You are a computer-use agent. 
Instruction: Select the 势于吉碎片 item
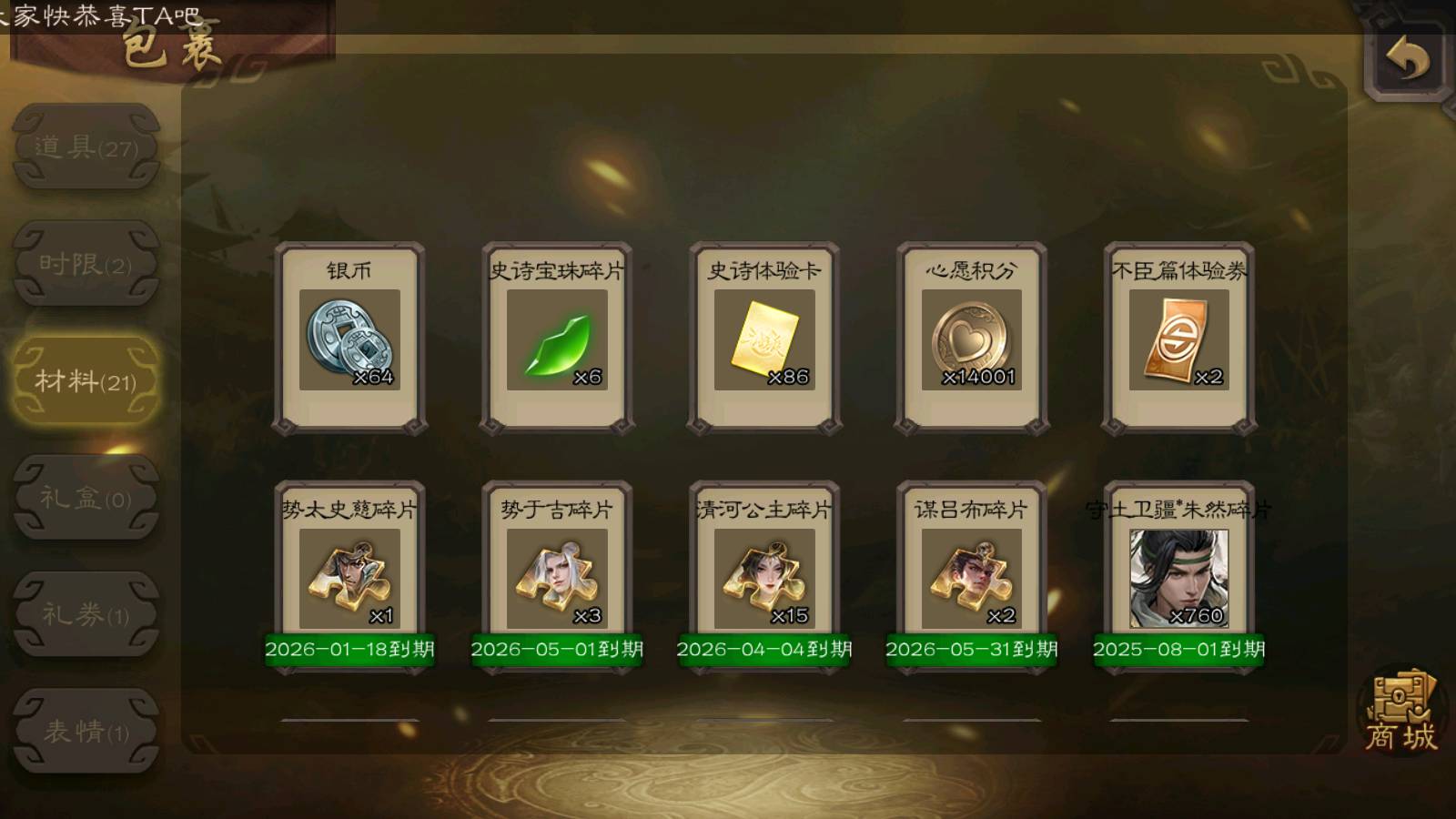click(557, 578)
